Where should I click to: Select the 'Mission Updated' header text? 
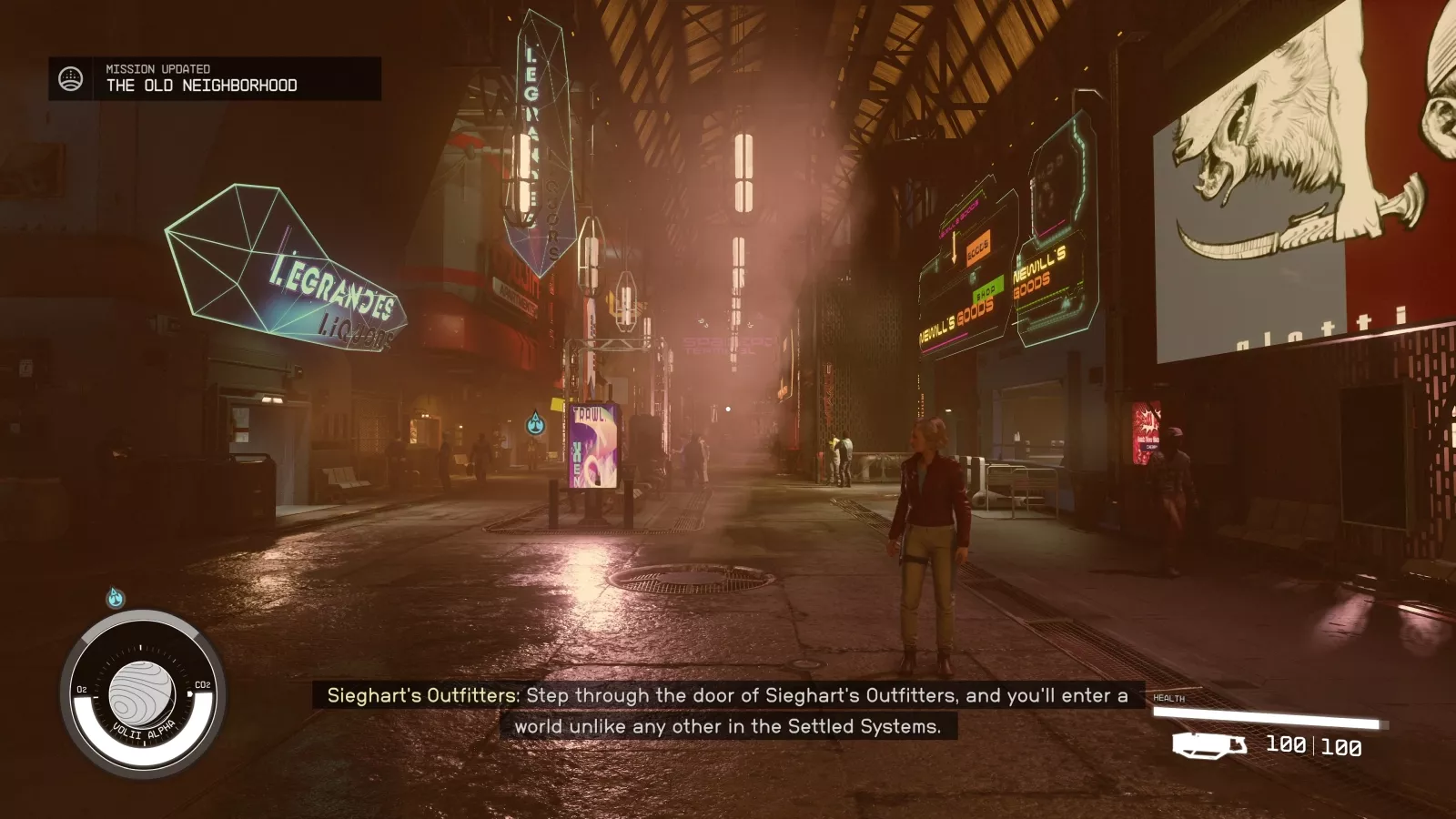pyautogui.click(x=156, y=68)
